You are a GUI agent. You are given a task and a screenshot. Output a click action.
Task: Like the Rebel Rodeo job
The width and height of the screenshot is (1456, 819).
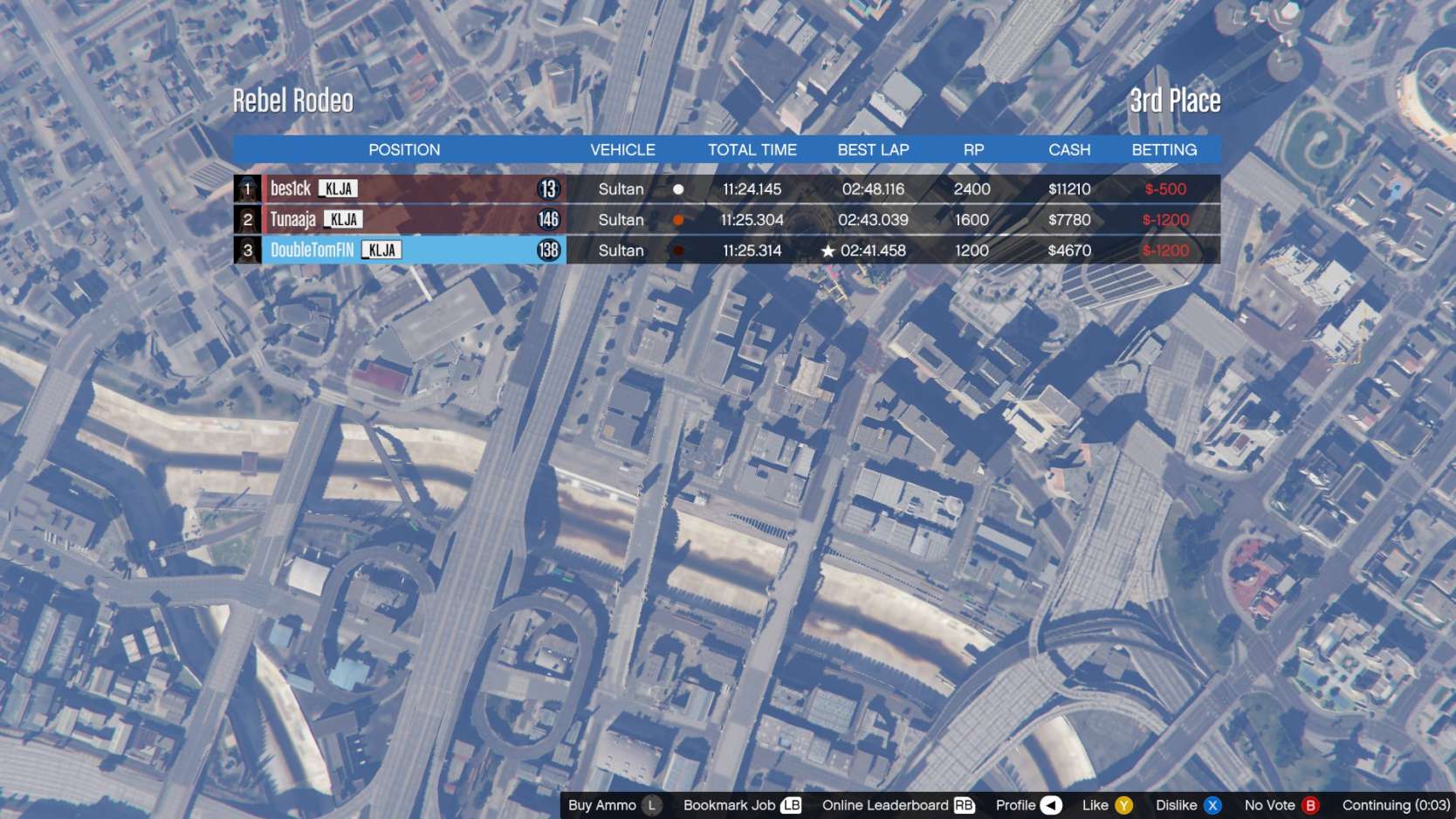coord(1107,805)
